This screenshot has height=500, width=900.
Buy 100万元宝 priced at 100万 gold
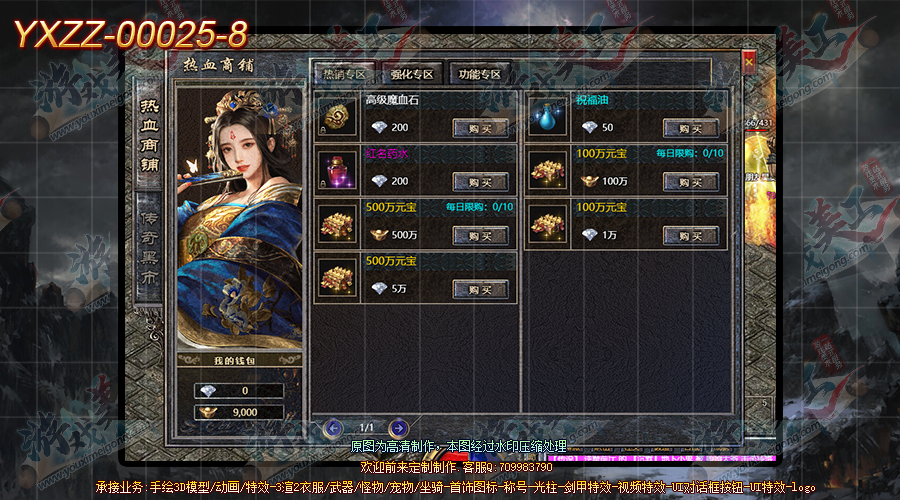(x=690, y=182)
